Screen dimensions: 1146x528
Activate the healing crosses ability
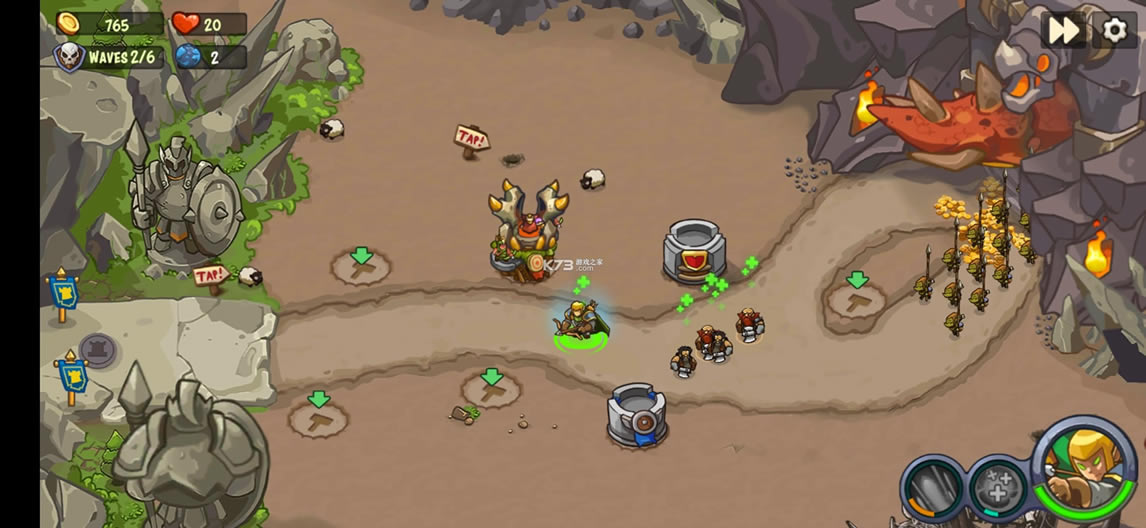click(x=996, y=489)
